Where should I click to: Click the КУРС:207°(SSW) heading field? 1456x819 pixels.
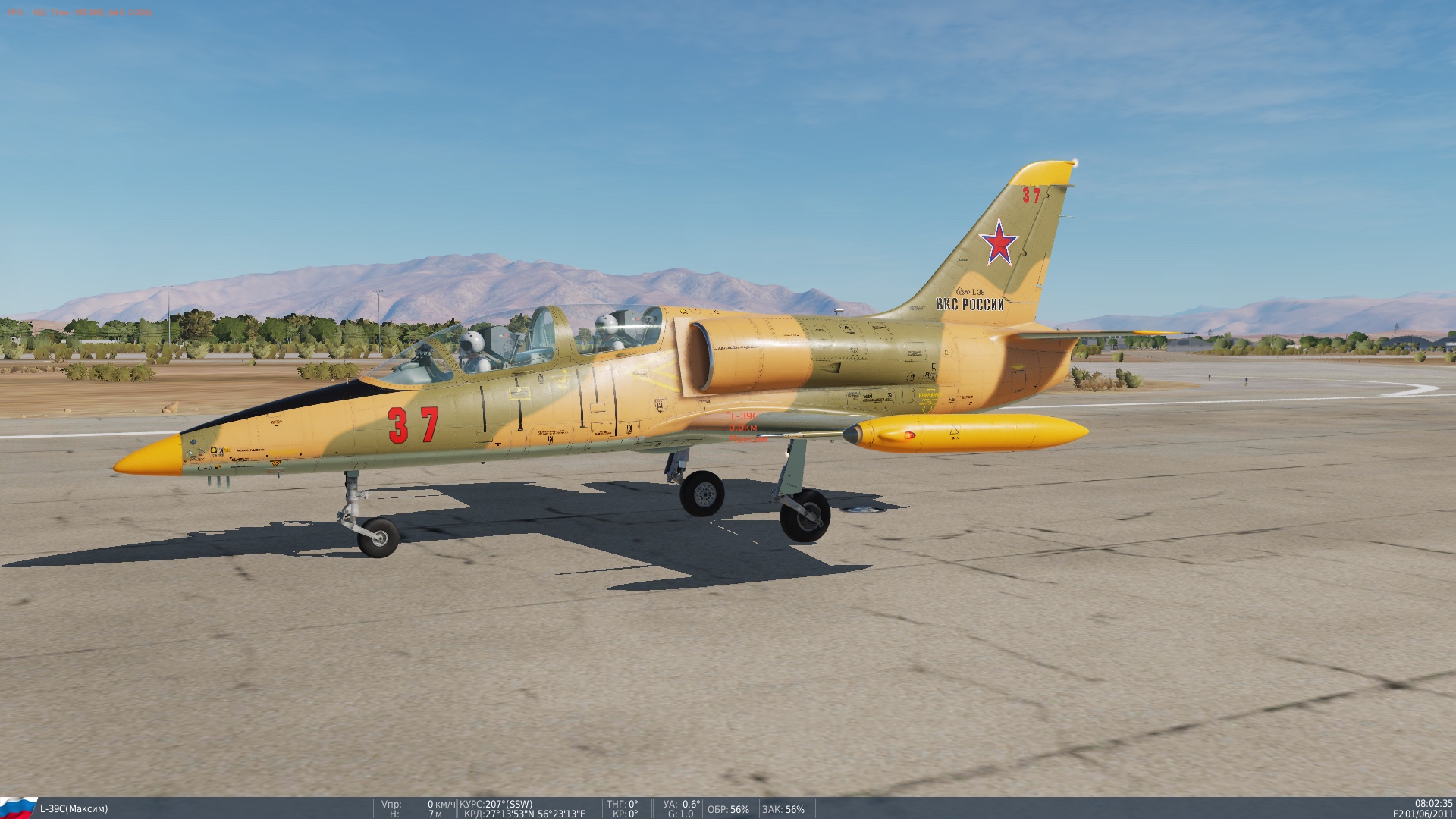tap(497, 803)
